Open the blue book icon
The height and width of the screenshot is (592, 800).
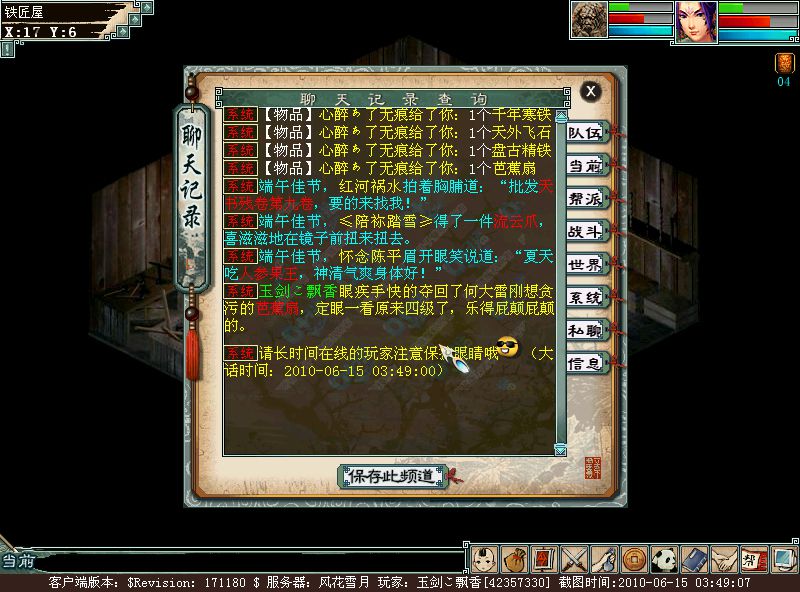(x=694, y=557)
